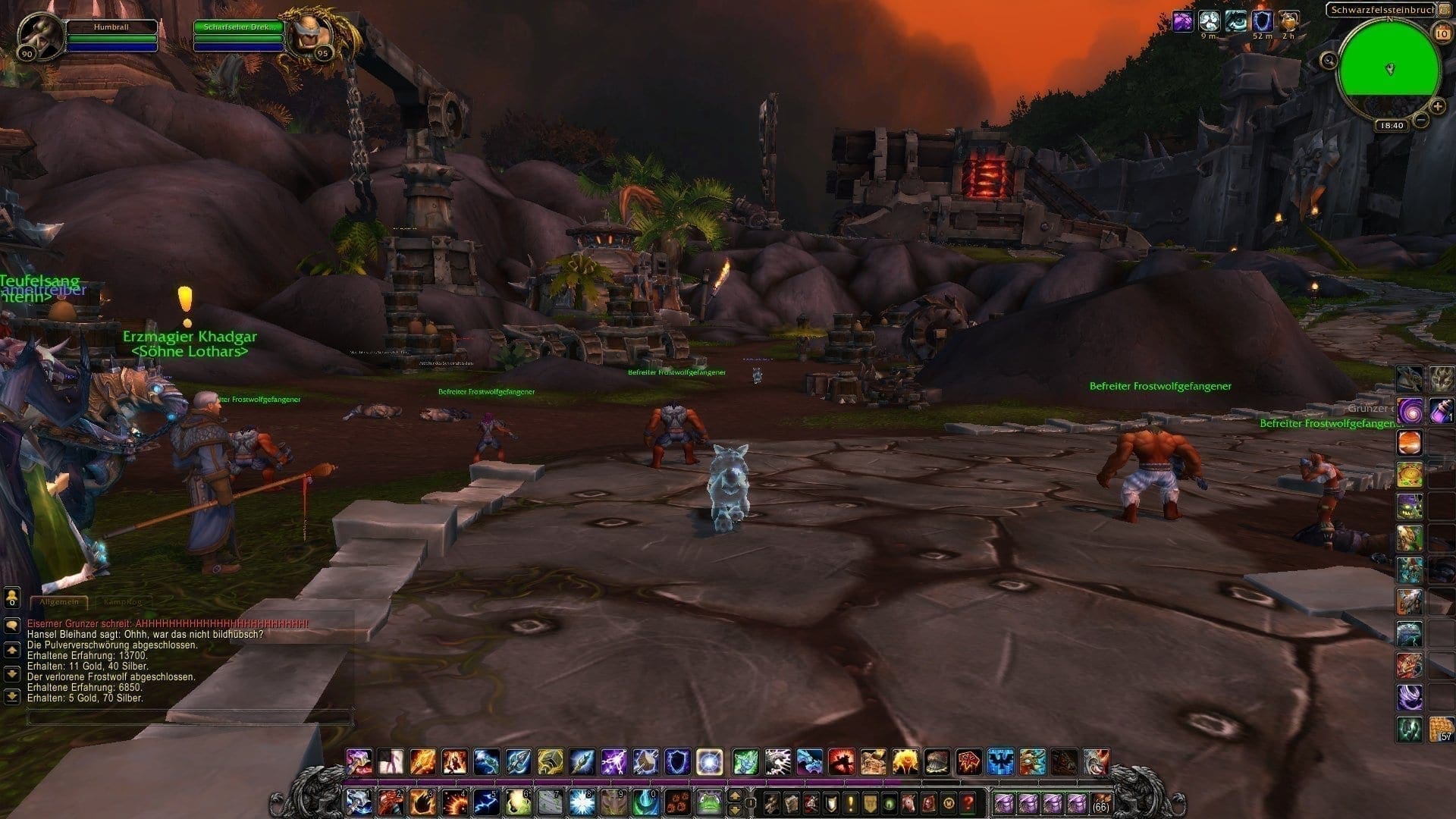
Task: Zoom out the minimap with the minus button
Action: [x=1421, y=120]
